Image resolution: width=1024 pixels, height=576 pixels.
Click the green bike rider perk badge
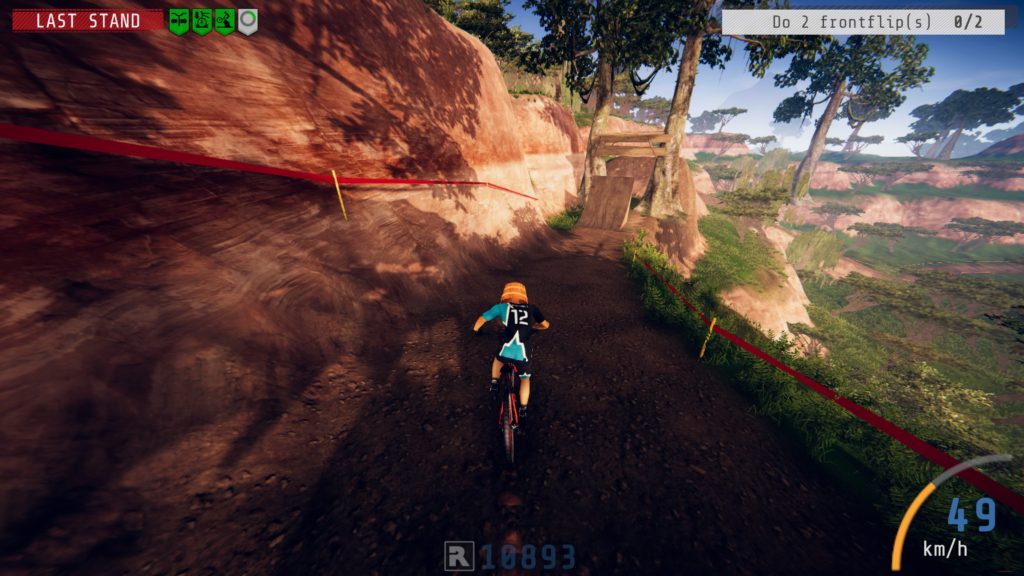[x=225, y=20]
